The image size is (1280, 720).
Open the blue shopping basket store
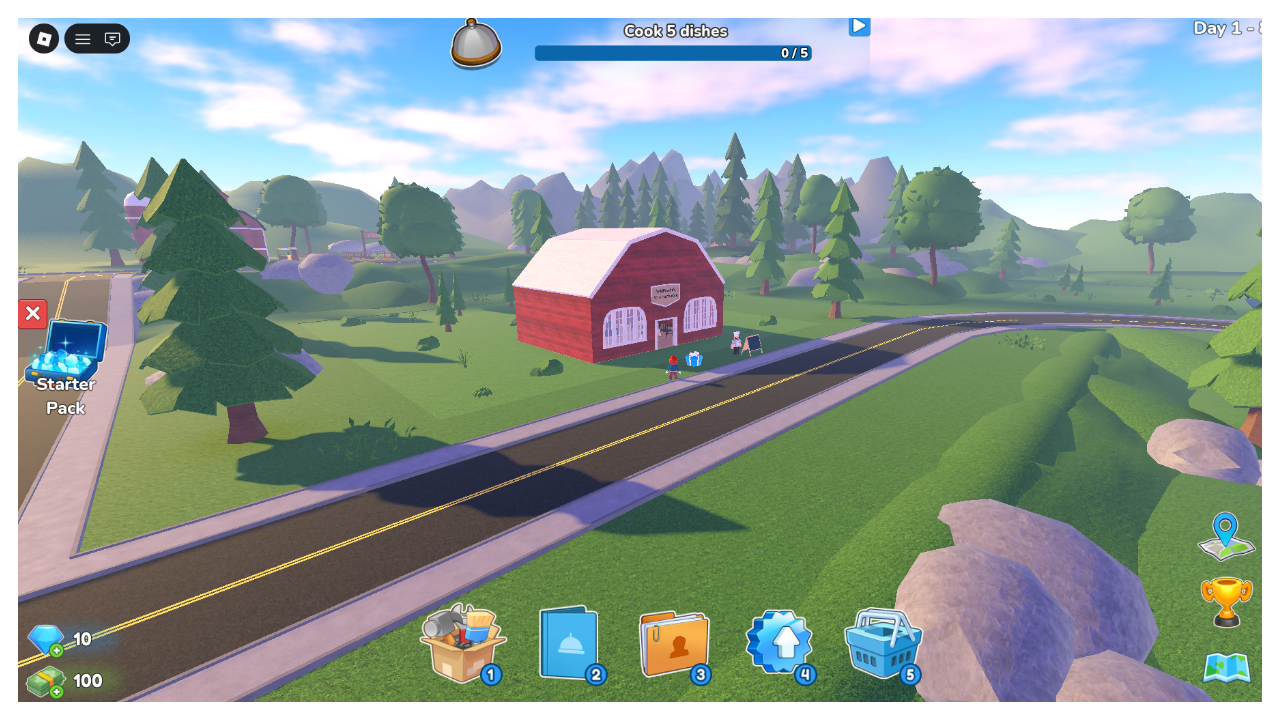[x=882, y=645]
